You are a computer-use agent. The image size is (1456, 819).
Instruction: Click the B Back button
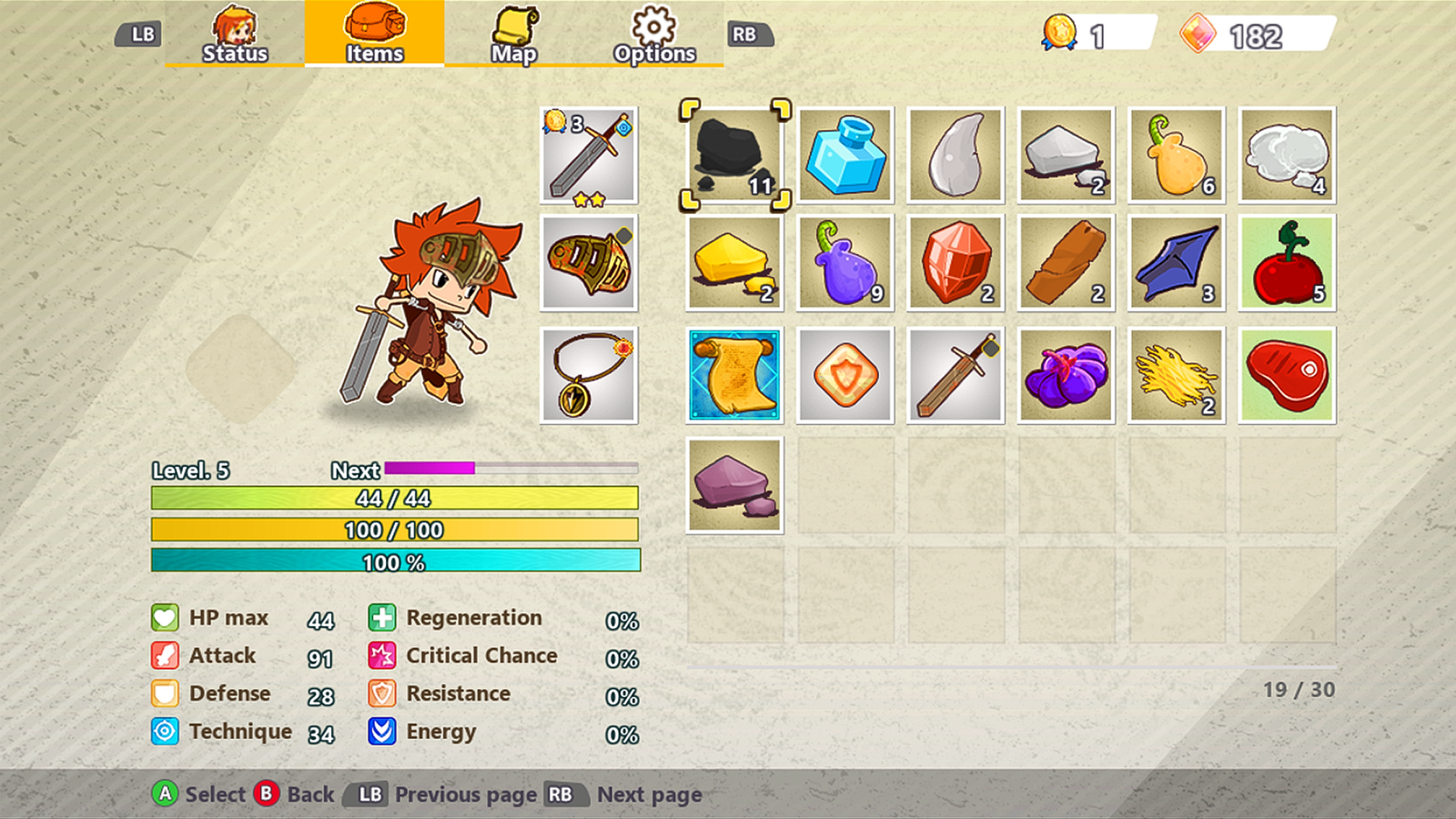point(267,794)
